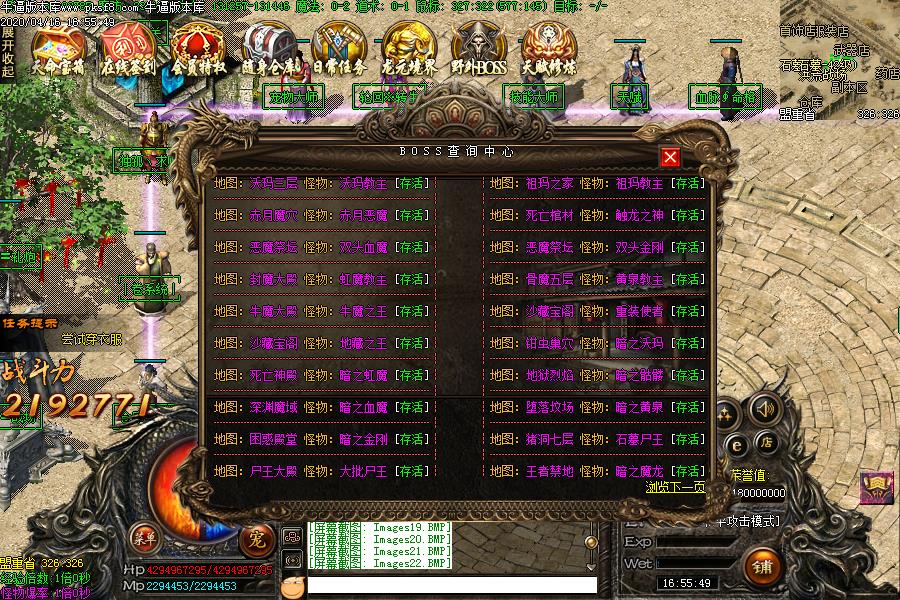Open the 日常任务 daily quests icon
Screen dimensions: 900x600
coord(339,50)
